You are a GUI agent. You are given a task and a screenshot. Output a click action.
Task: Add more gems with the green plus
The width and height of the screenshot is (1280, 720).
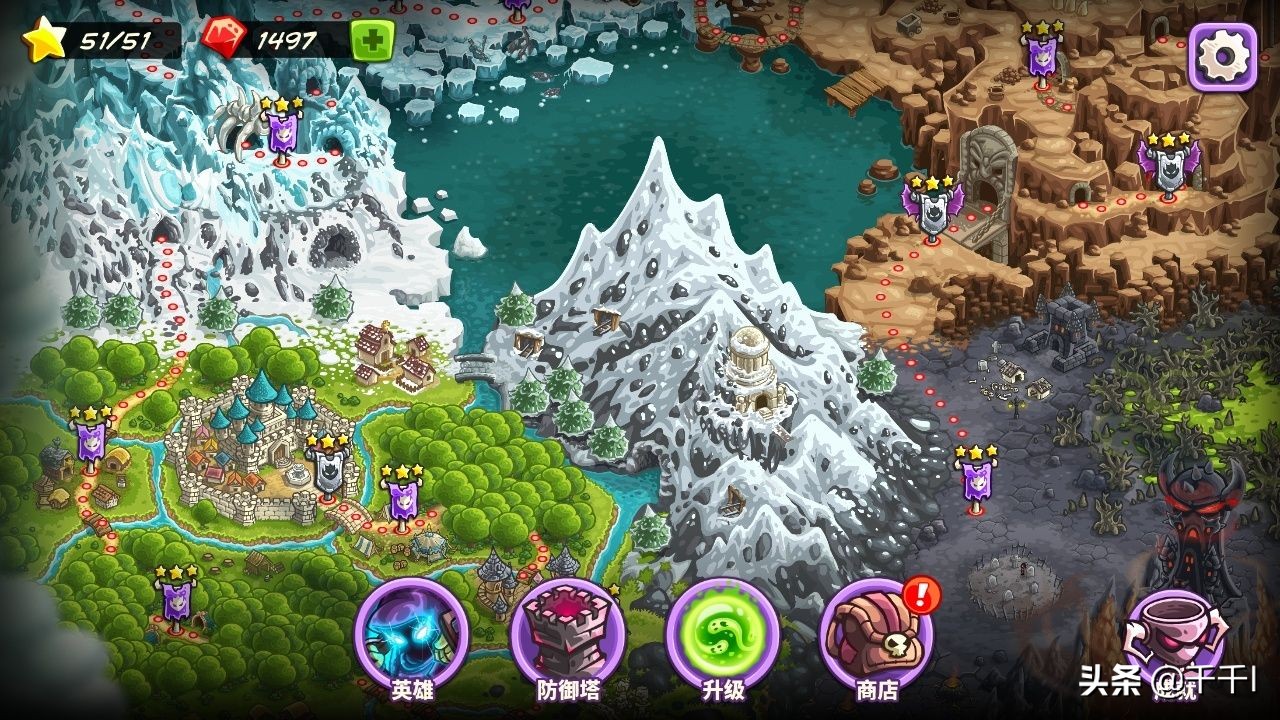[372, 41]
